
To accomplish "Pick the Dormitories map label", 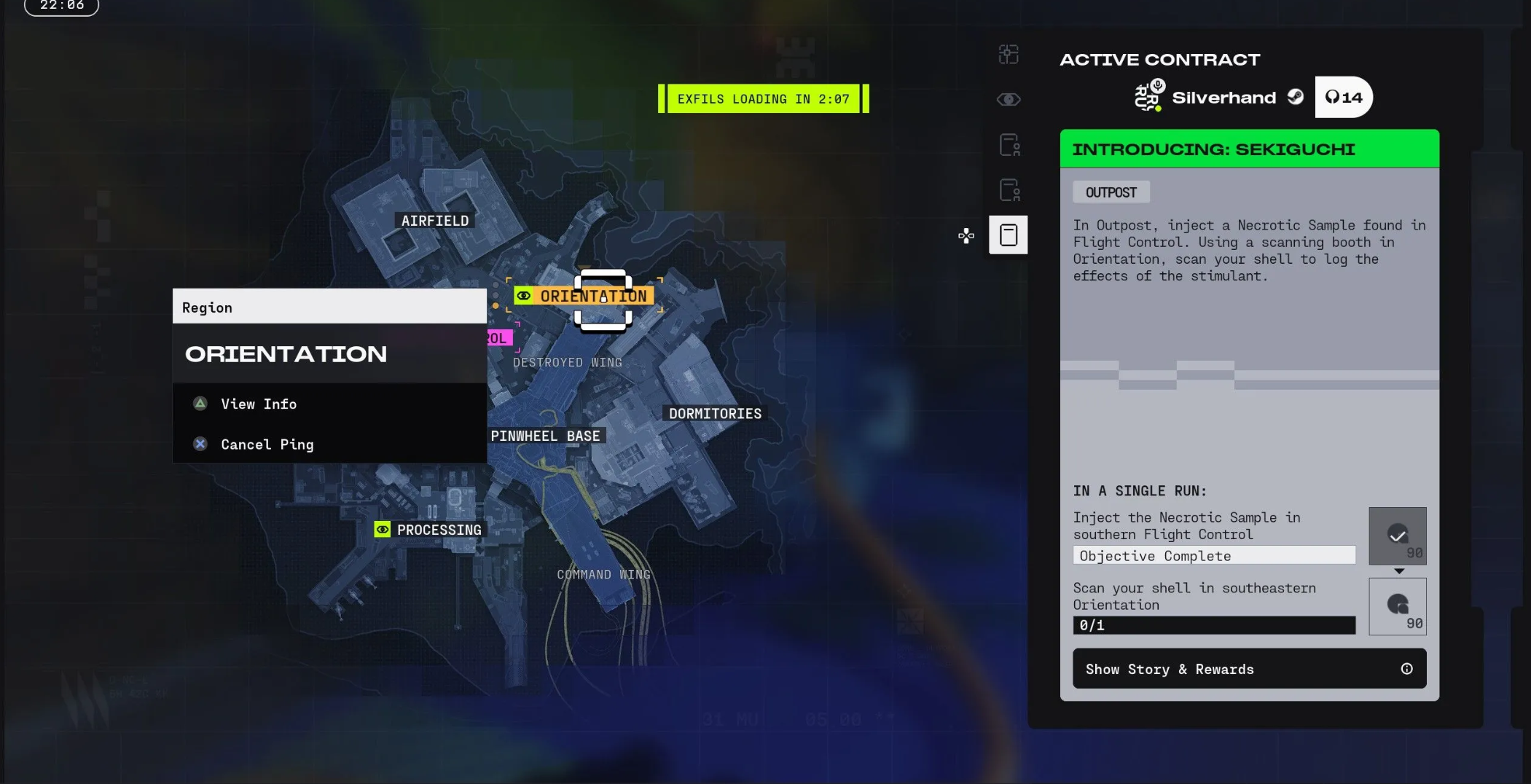I will (x=715, y=414).
